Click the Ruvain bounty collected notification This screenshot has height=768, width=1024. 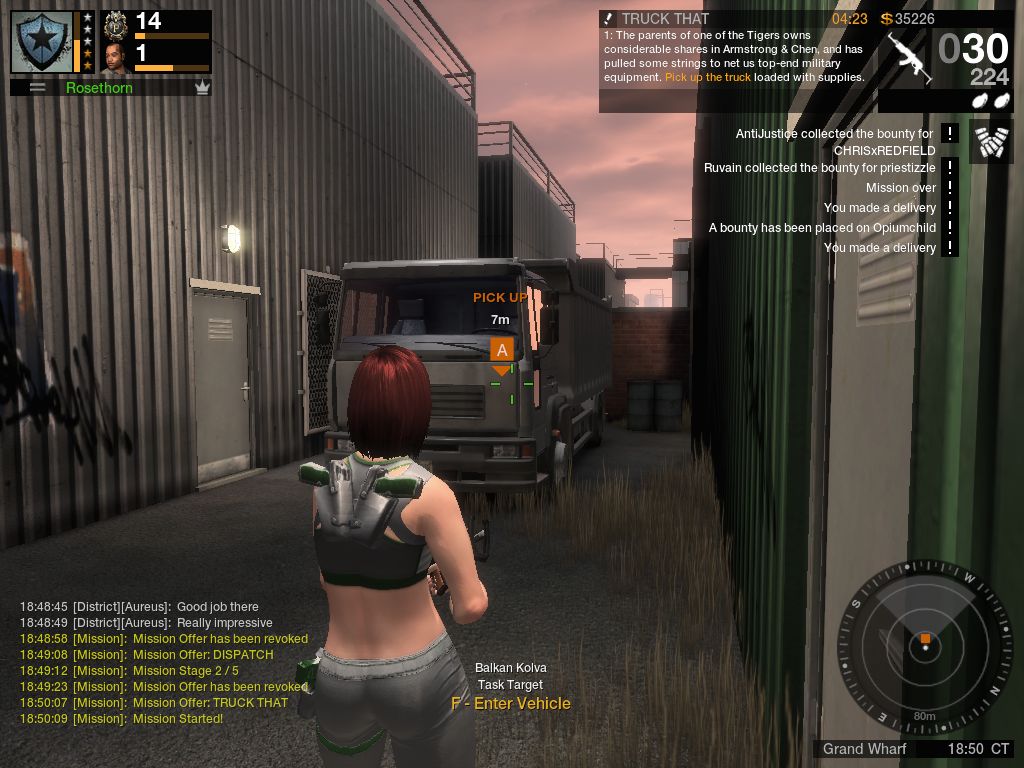(820, 168)
